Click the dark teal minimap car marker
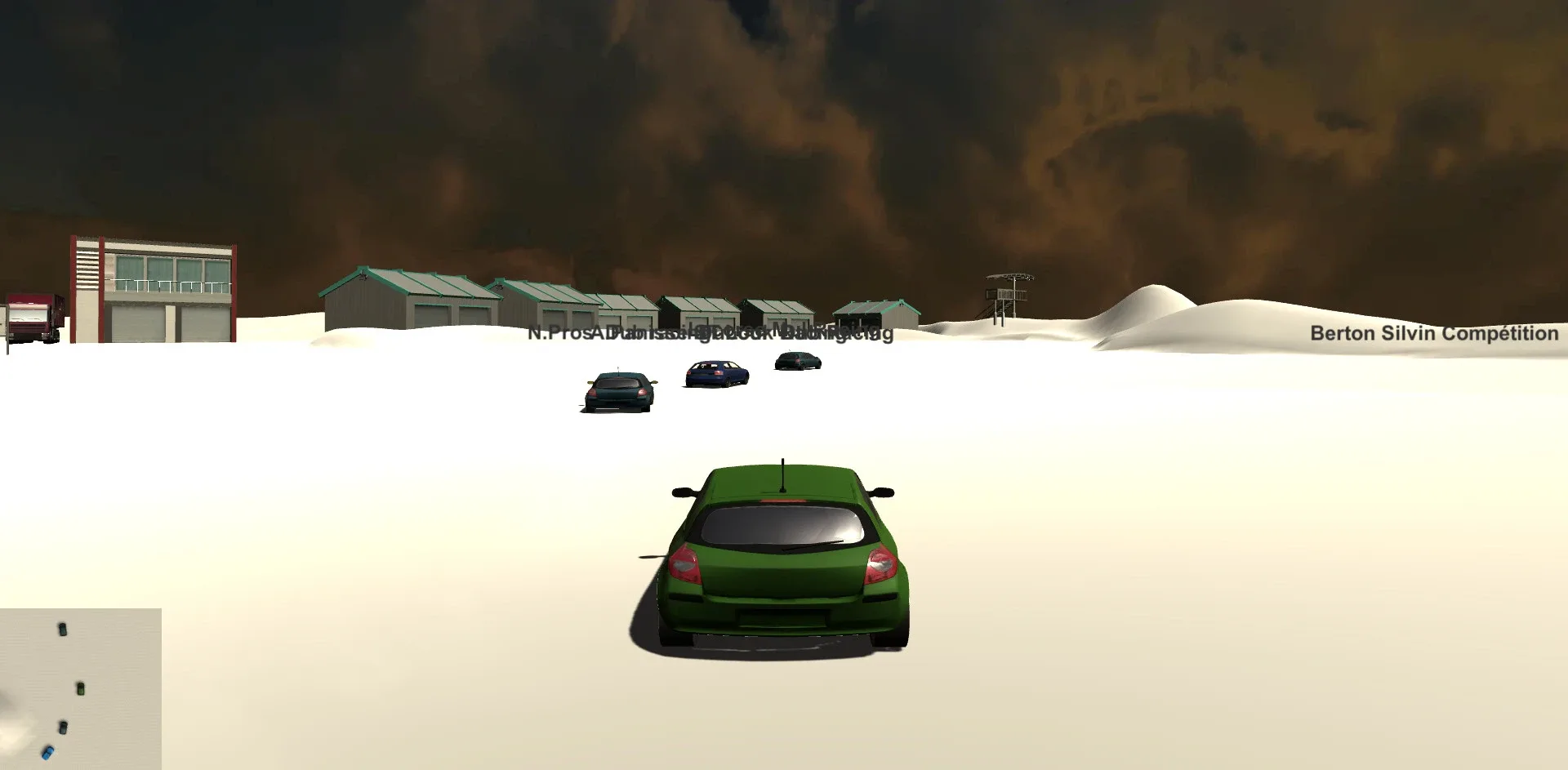 tap(64, 728)
